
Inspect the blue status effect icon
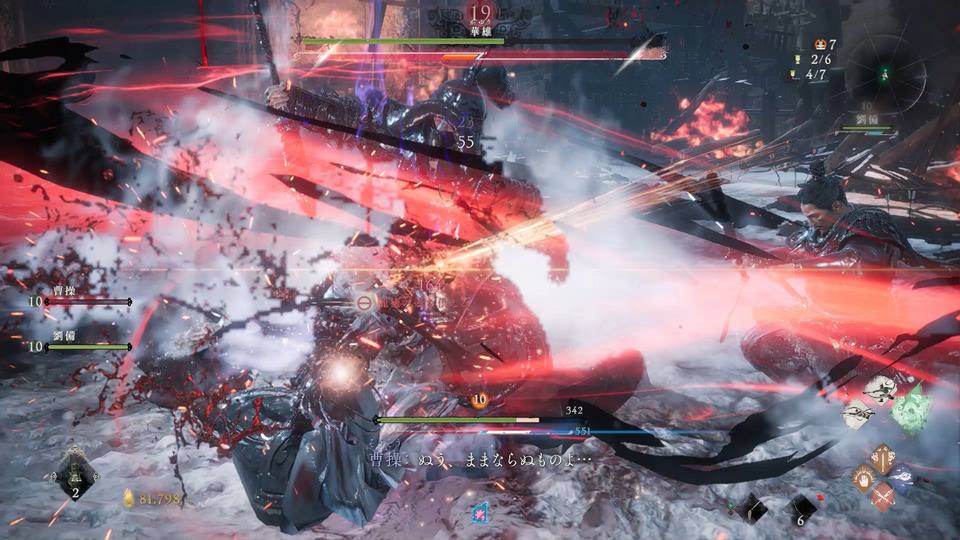click(480, 511)
